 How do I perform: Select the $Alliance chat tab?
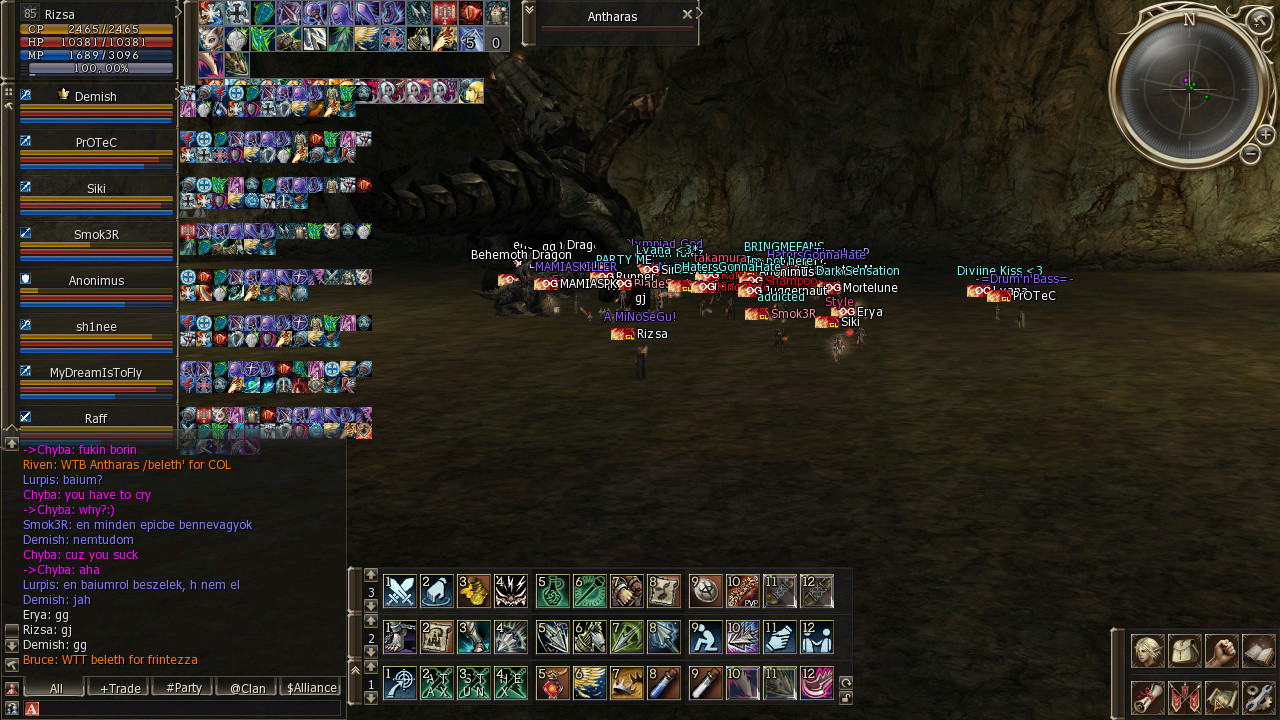pos(311,688)
